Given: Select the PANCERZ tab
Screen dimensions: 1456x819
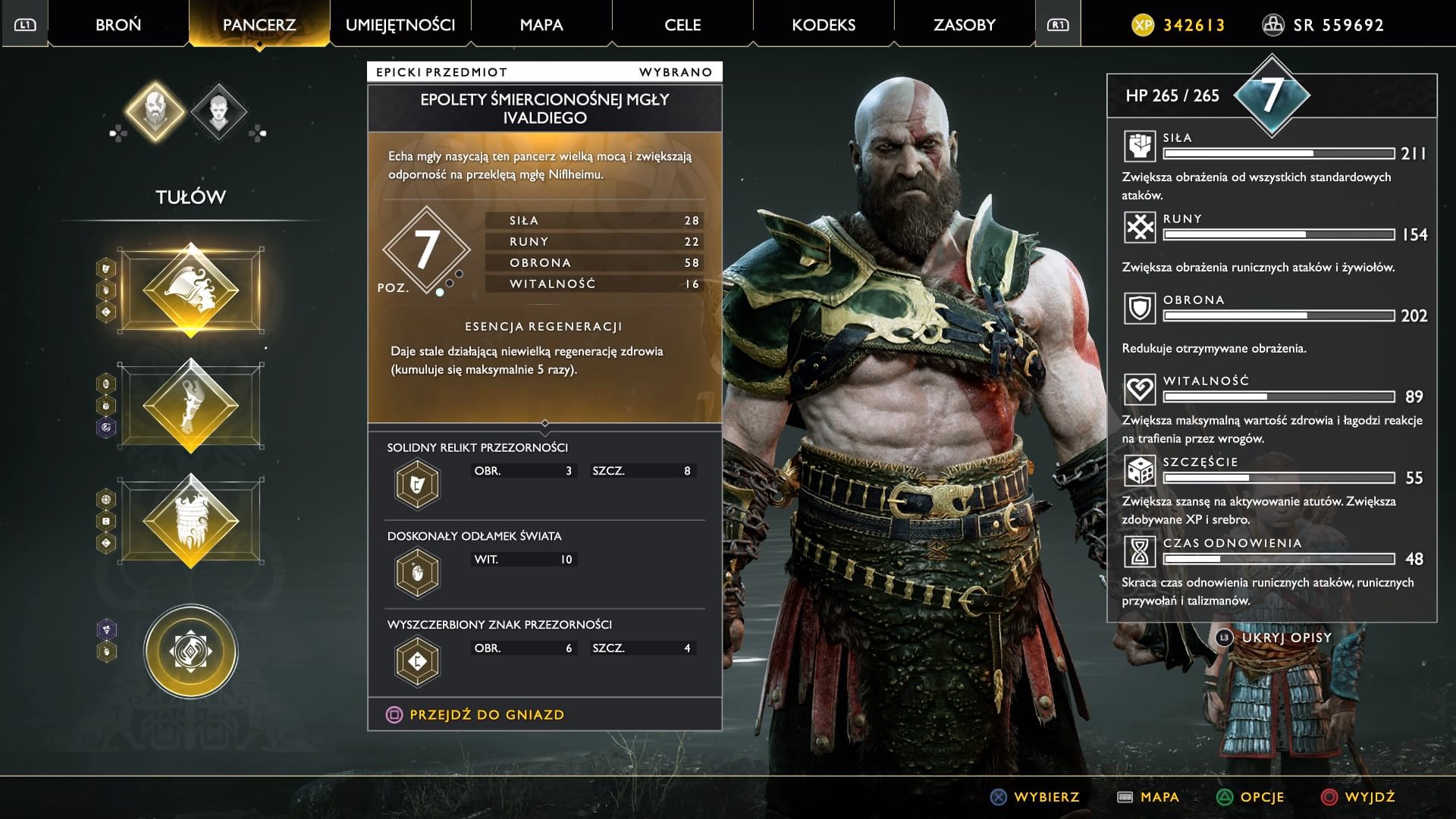Looking at the screenshot, I should (259, 25).
